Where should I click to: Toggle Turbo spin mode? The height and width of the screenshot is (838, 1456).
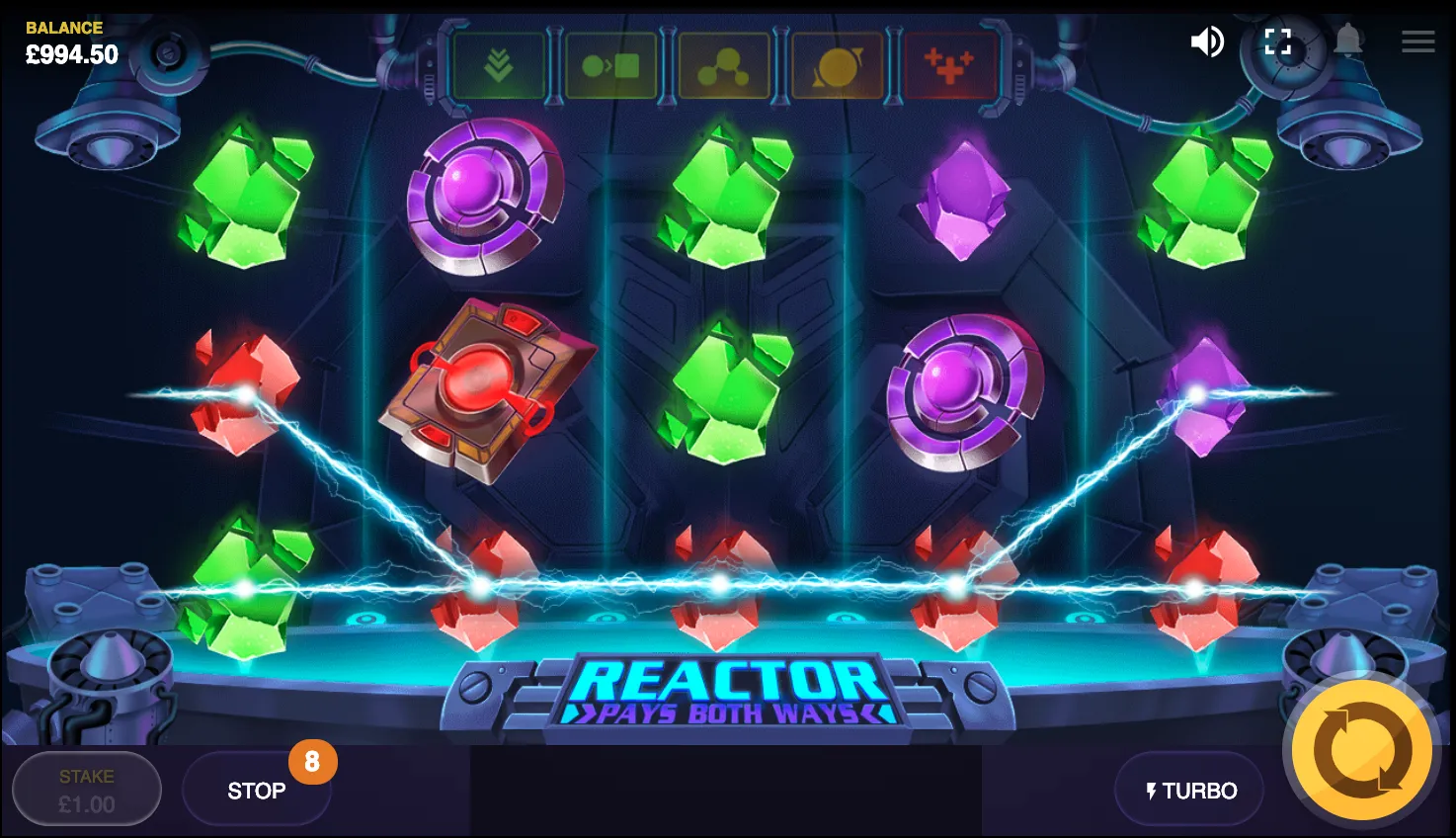pos(1188,790)
